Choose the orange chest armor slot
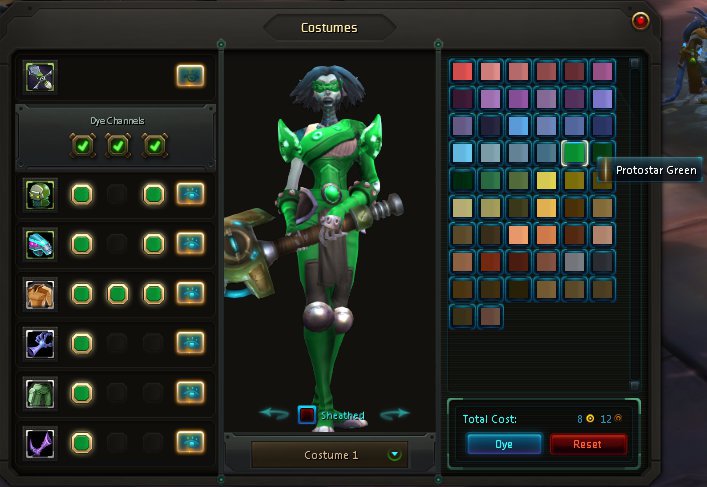The height and width of the screenshot is (487, 707). [x=42, y=293]
